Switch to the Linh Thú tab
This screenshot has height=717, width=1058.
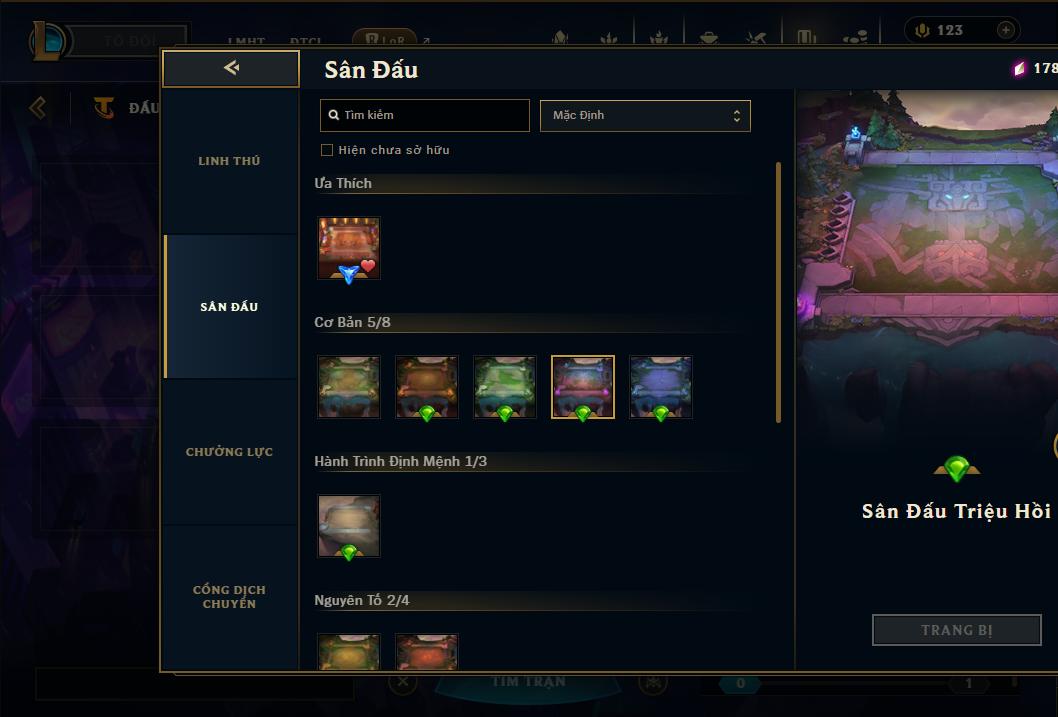(229, 161)
